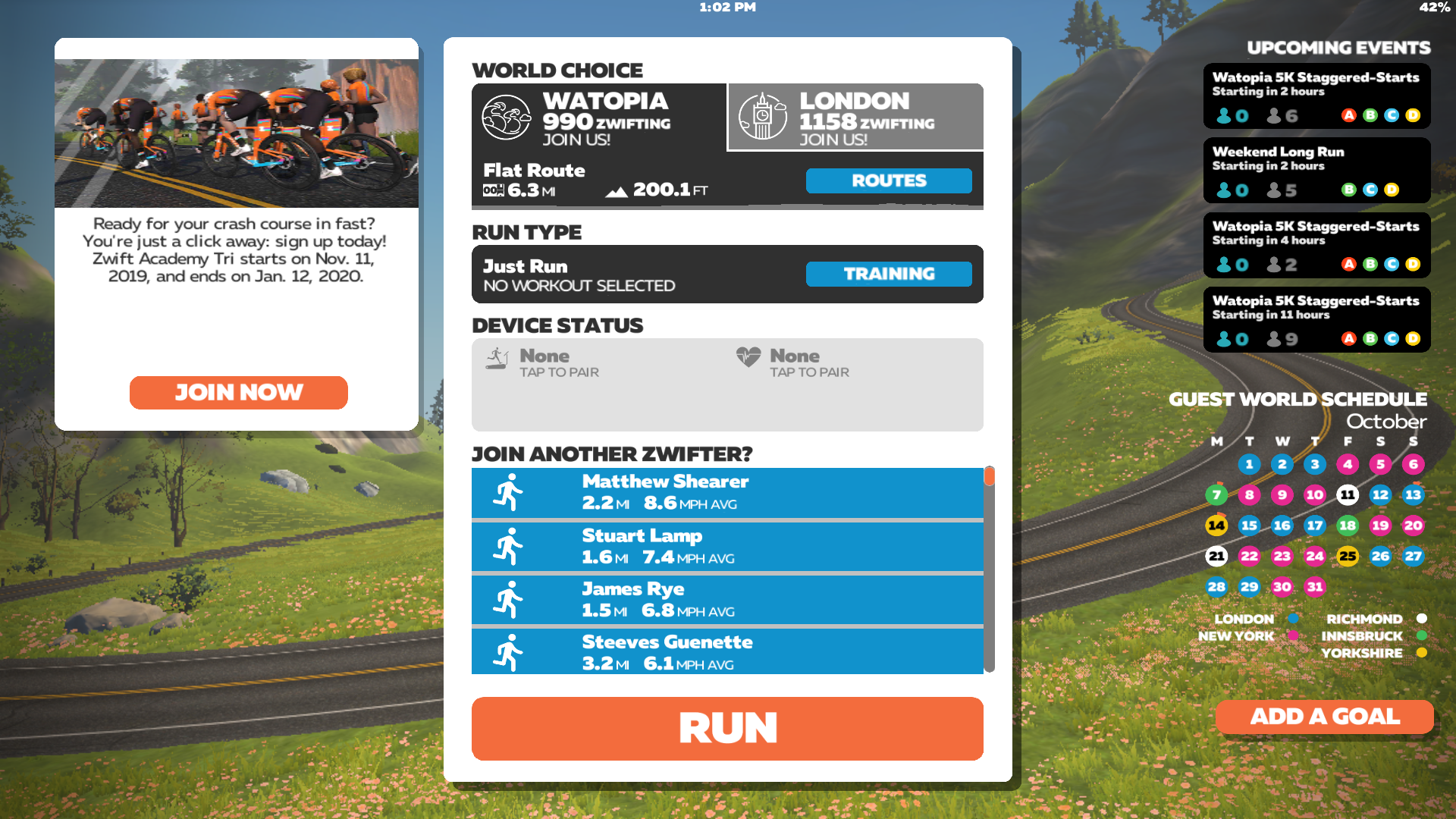Click the London clock tower icon
The height and width of the screenshot is (819, 1456).
[x=764, y=117]
